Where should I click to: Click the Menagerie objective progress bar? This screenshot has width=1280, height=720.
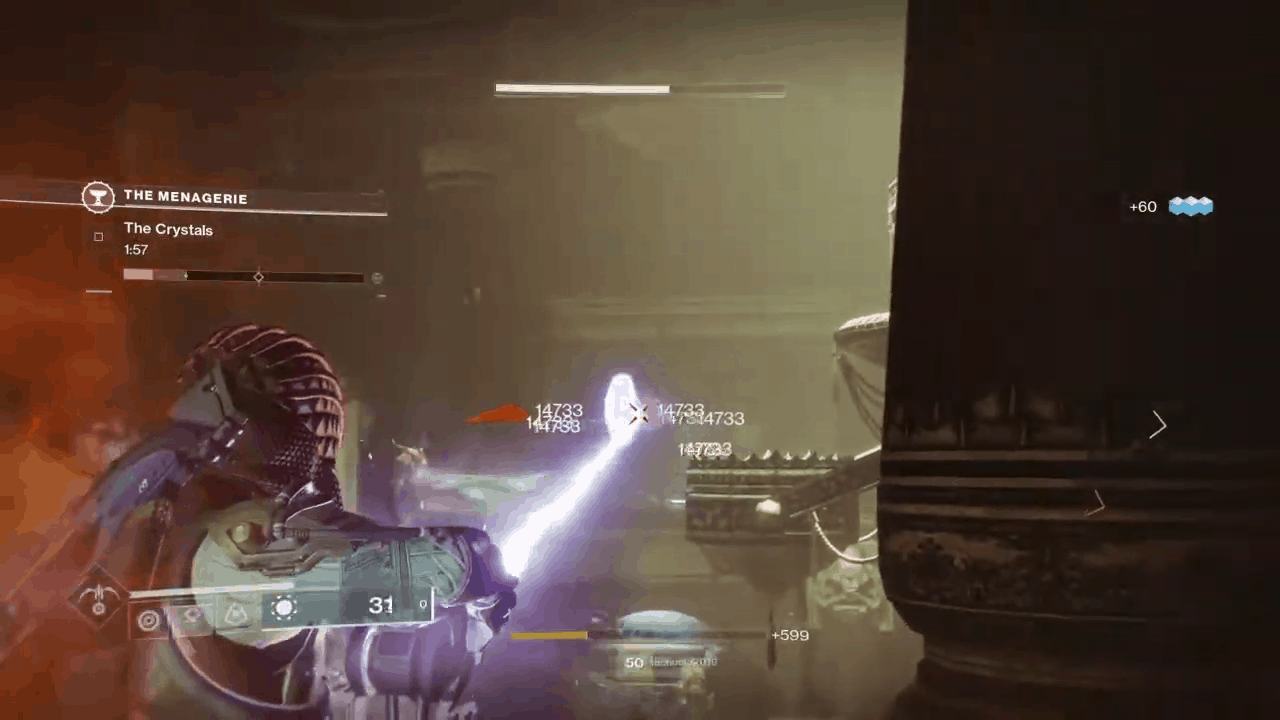click(245, 277)
